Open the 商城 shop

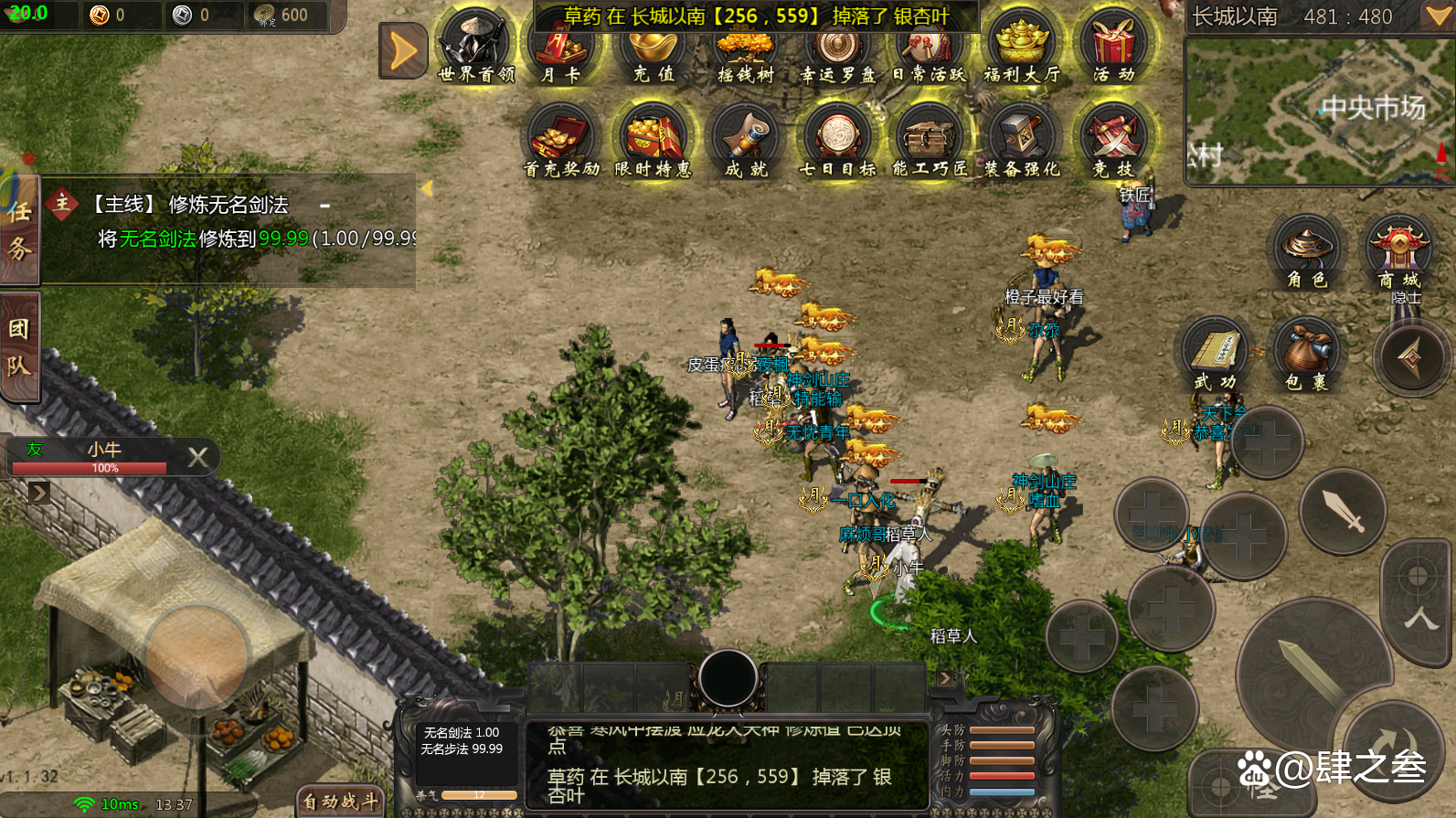pos(1398,251)
